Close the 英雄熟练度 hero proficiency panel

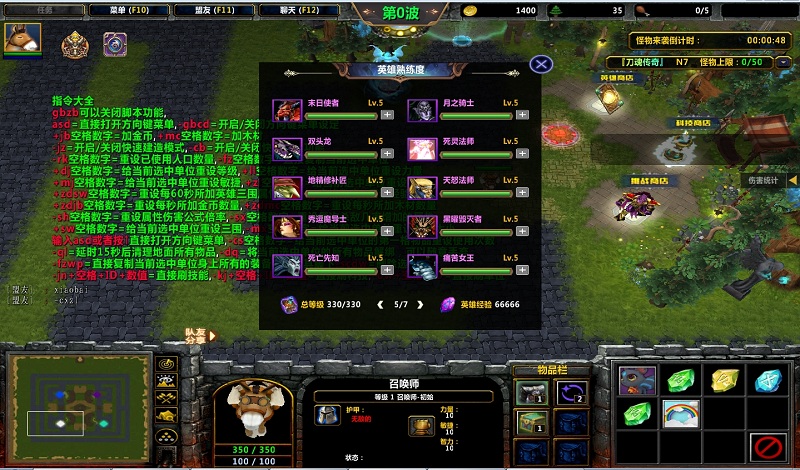[541, 64]
